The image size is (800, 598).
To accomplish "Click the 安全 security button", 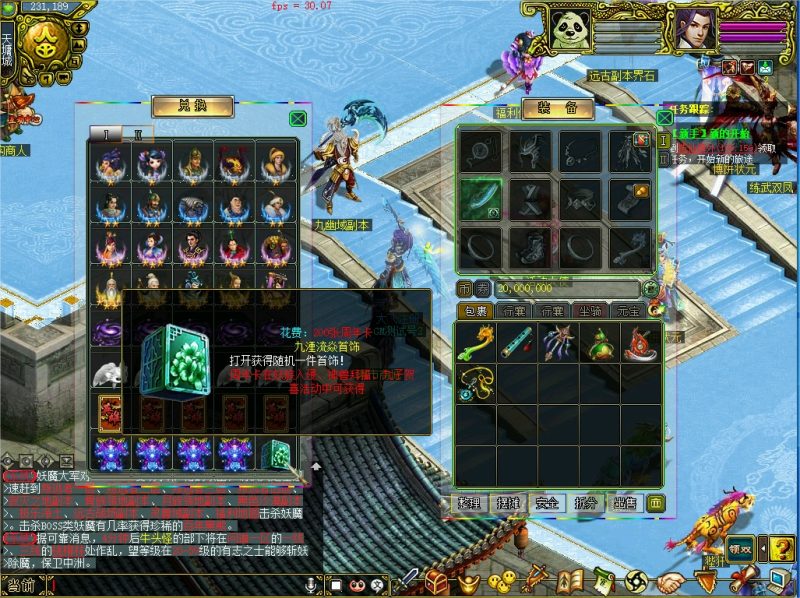I will [x=547, y=502].
